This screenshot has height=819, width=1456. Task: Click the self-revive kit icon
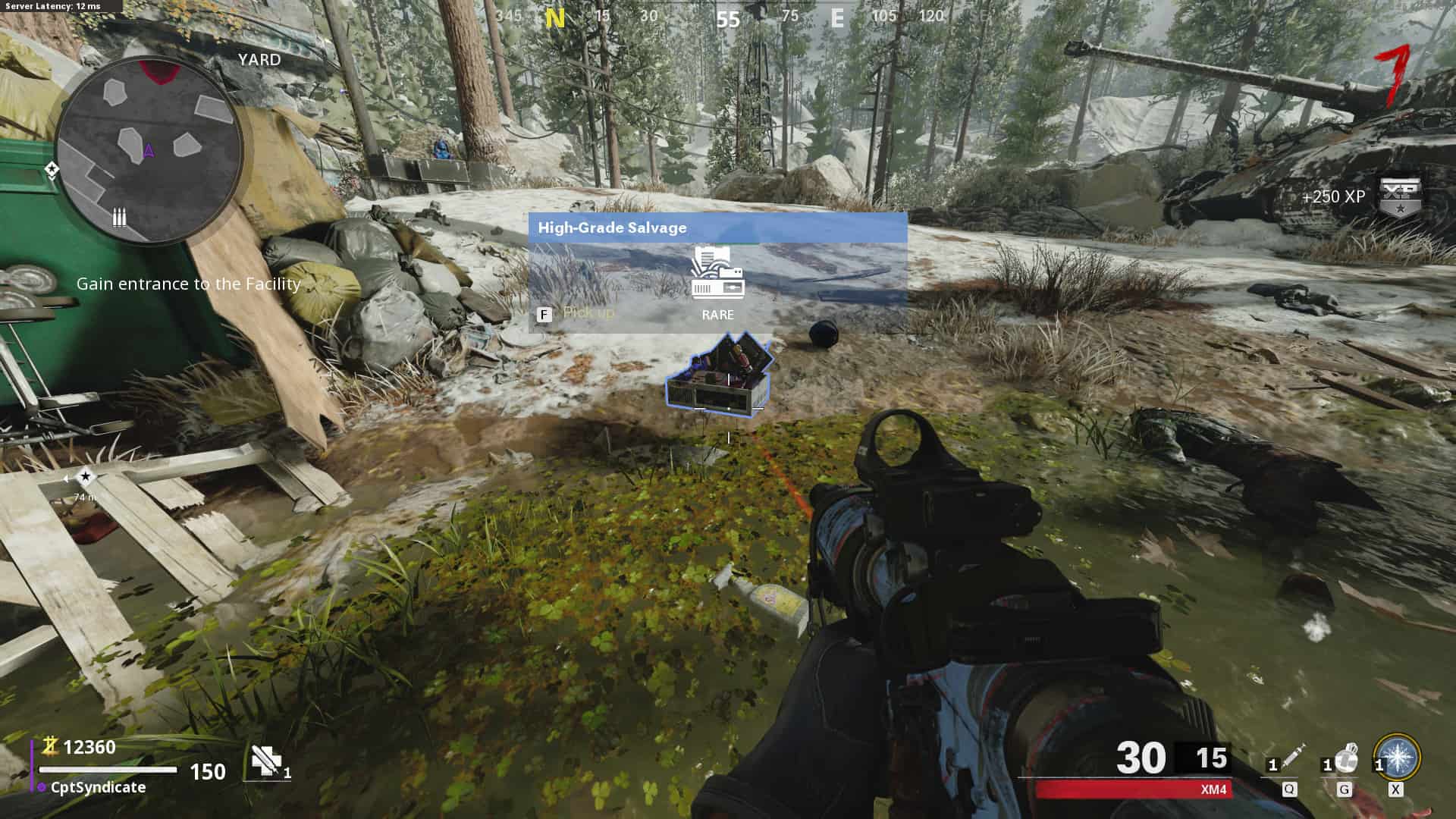pos(266,761)
